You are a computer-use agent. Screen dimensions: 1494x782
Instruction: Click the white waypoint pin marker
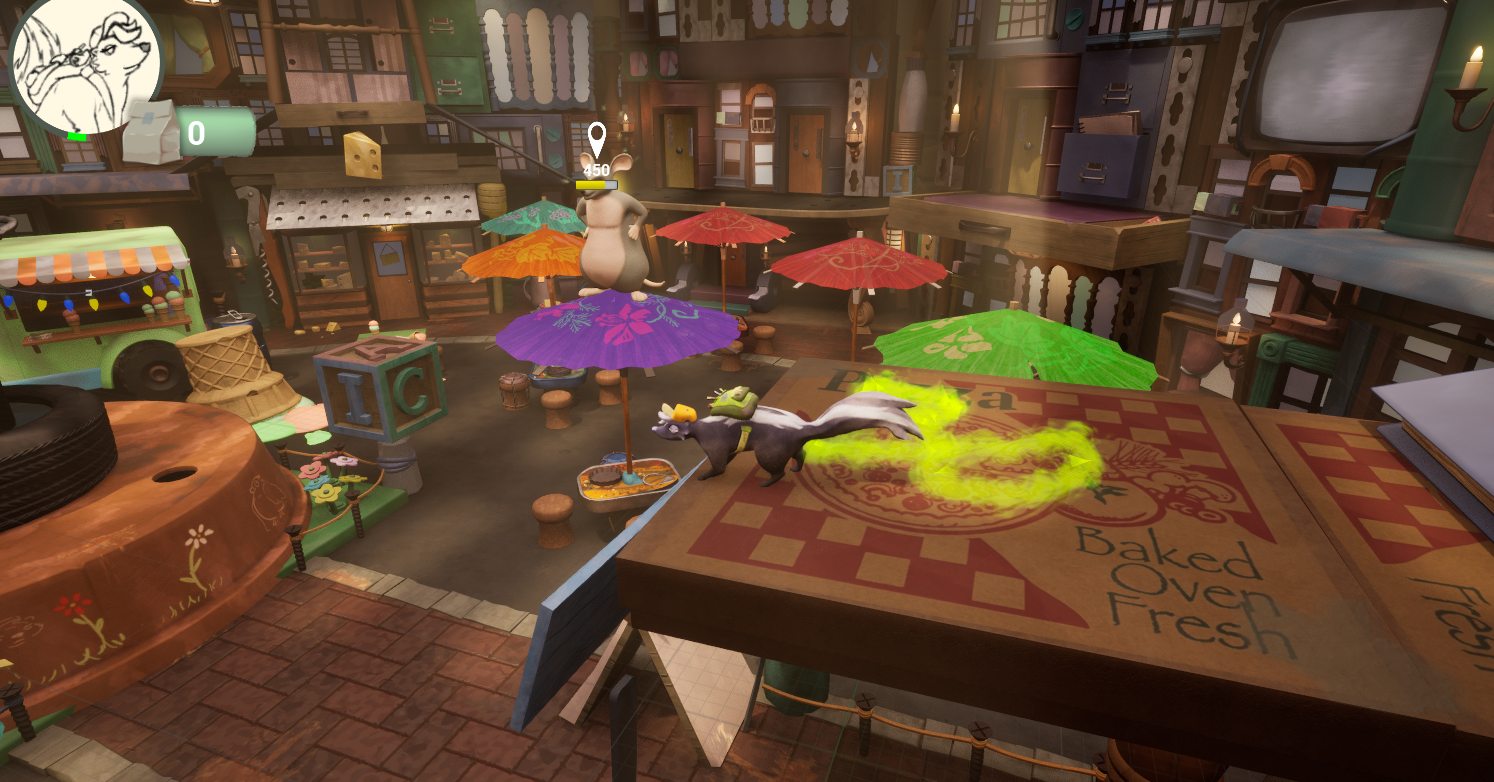597,139
